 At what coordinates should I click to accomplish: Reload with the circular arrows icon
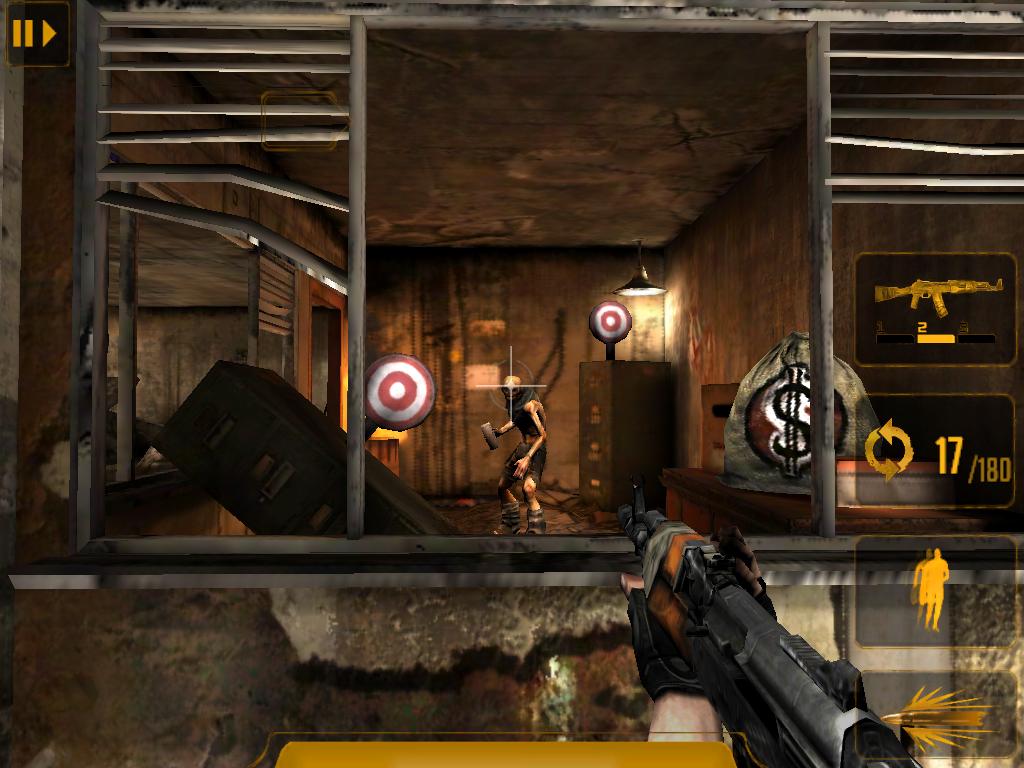coord(889,452)
